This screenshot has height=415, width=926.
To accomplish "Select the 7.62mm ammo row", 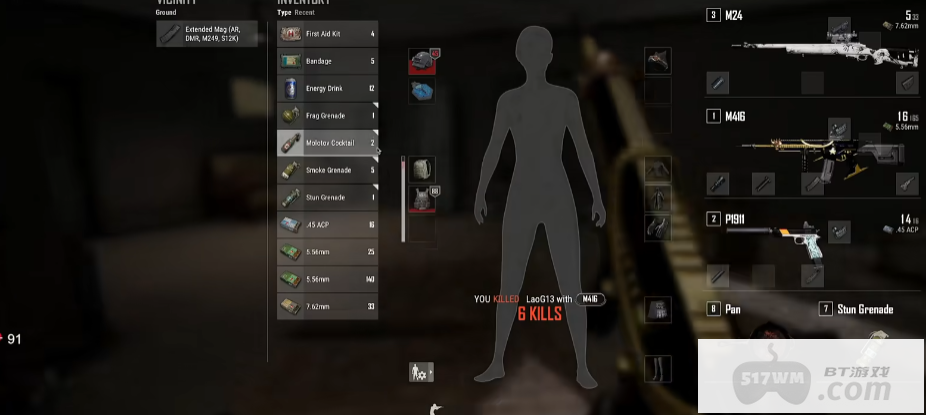I will coord(327,306).
